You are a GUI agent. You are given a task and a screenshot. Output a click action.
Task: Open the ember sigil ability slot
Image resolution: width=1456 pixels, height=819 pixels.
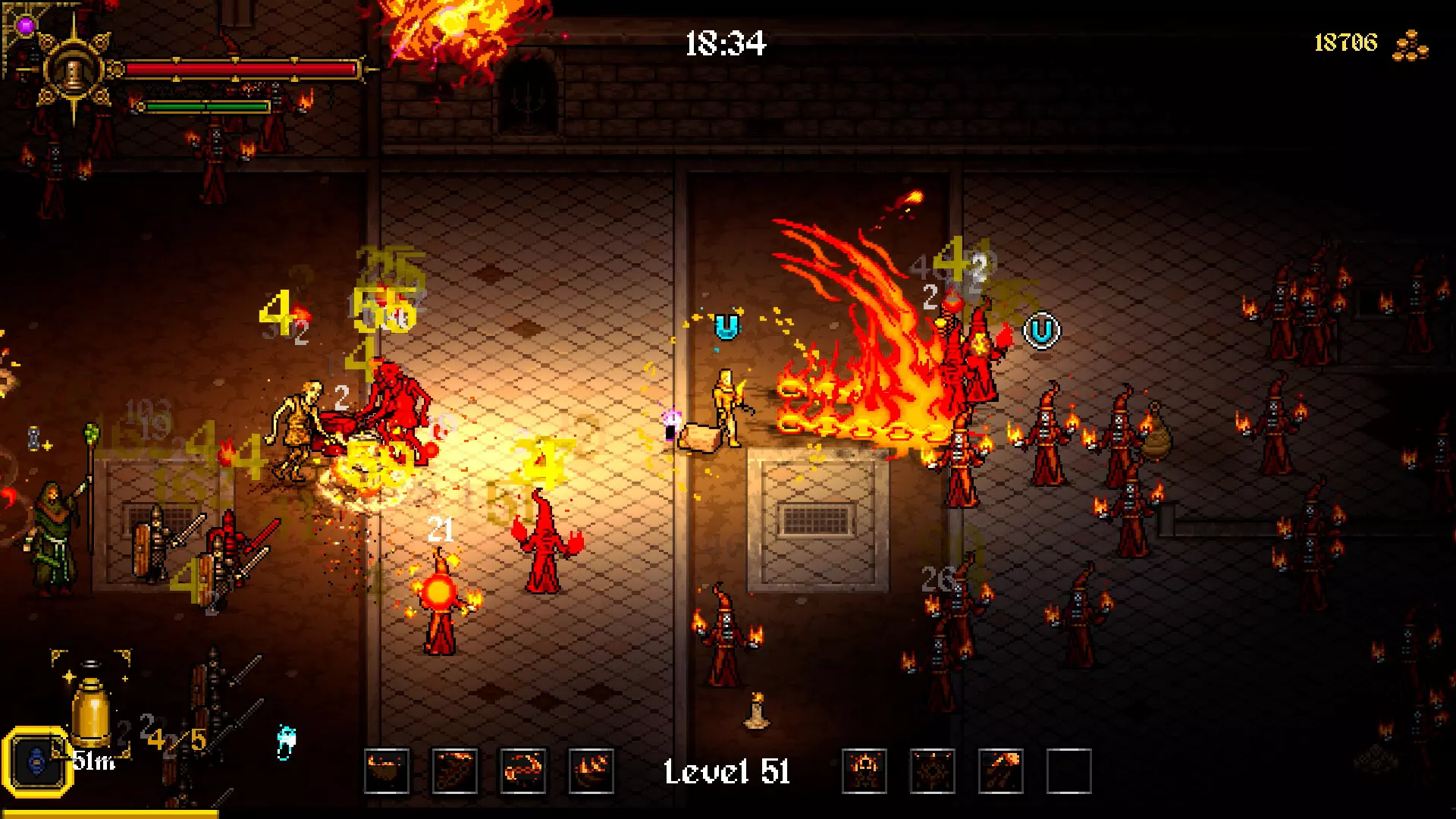(x=932, y=772)
